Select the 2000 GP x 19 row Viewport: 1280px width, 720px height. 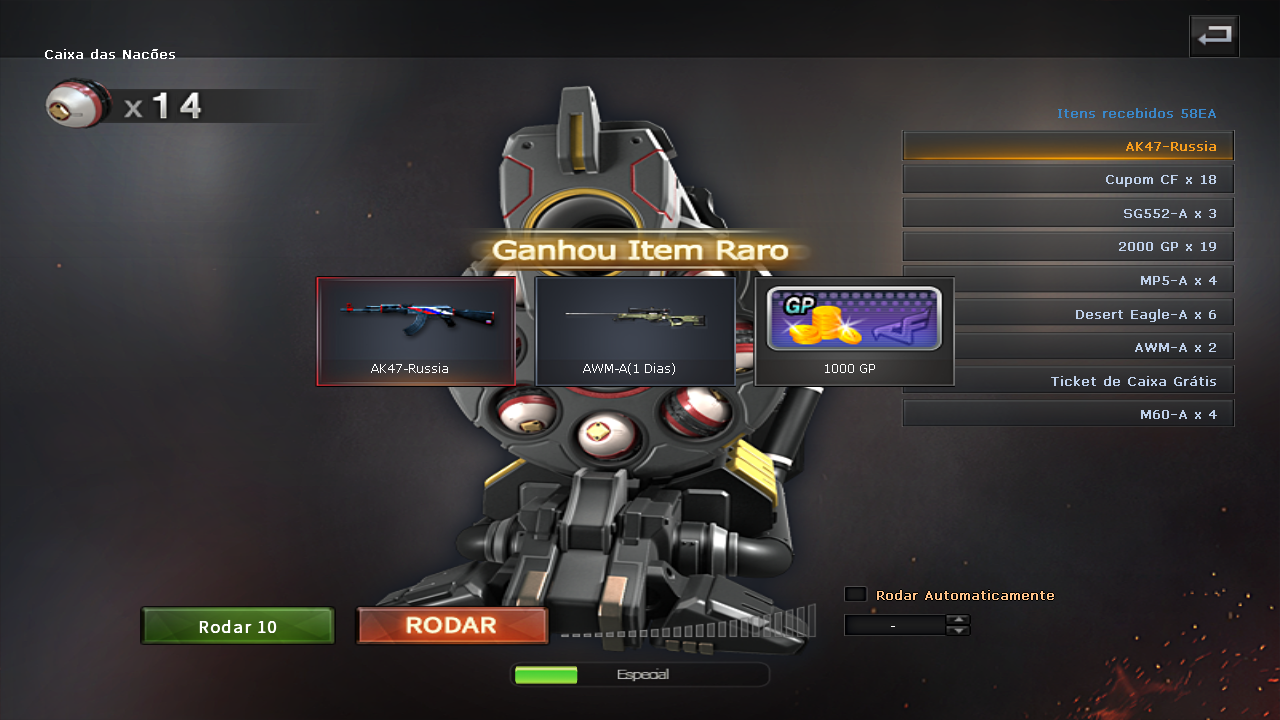(x=1068, y=246)
